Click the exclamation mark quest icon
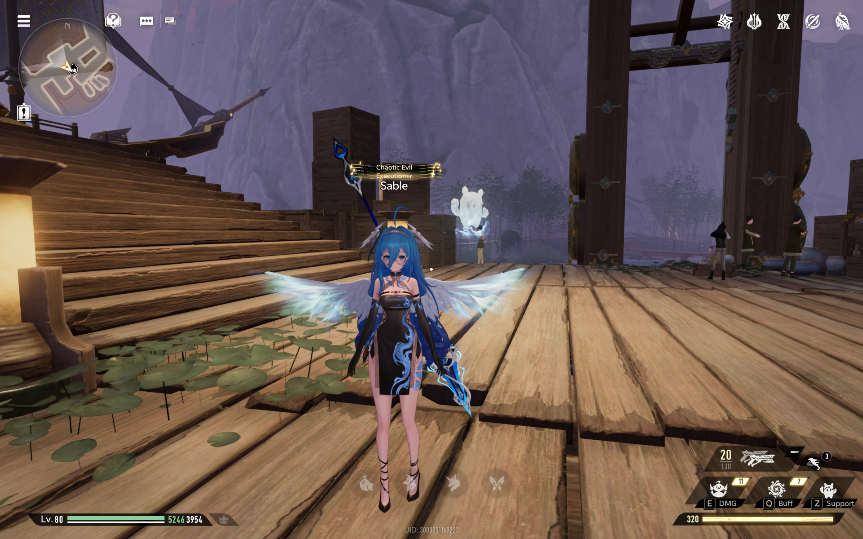Viewport: 863px width, 539px height. [x=23, y=112]
